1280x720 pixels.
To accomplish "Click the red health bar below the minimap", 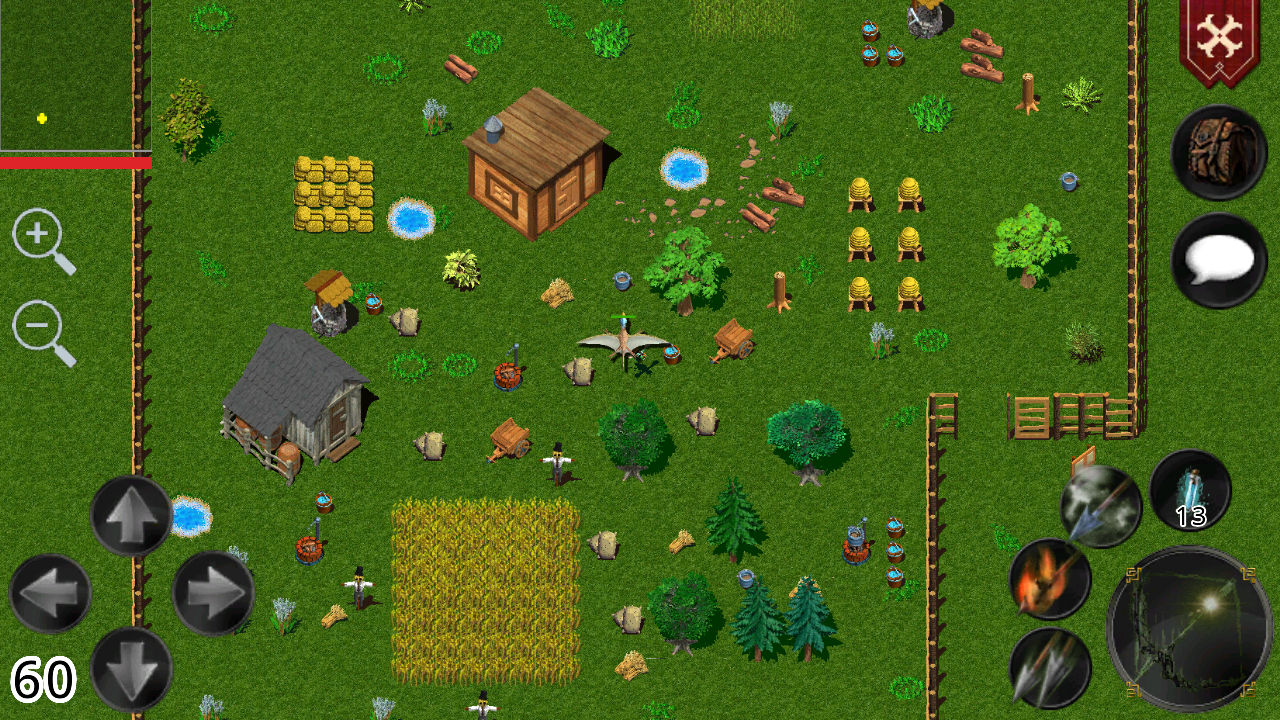I will [x=75, y=160].
